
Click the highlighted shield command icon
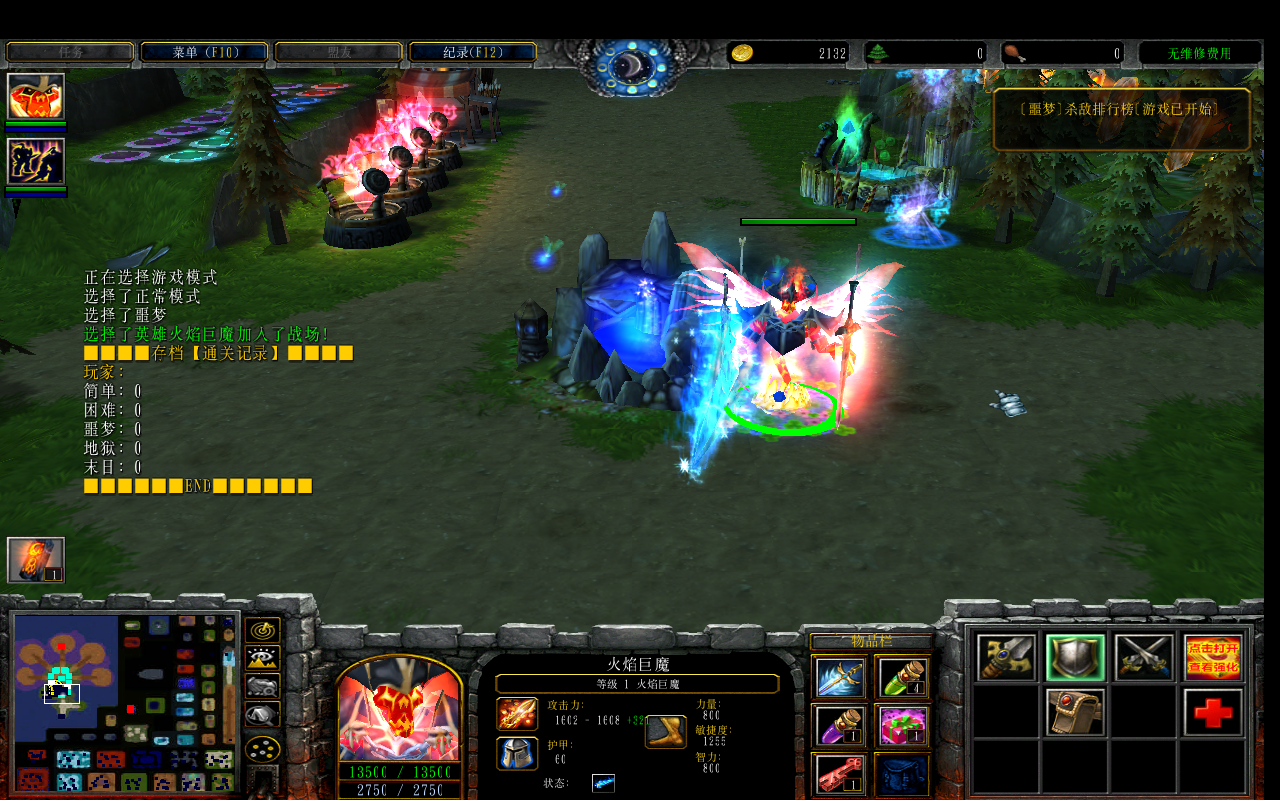(1076, 658)
